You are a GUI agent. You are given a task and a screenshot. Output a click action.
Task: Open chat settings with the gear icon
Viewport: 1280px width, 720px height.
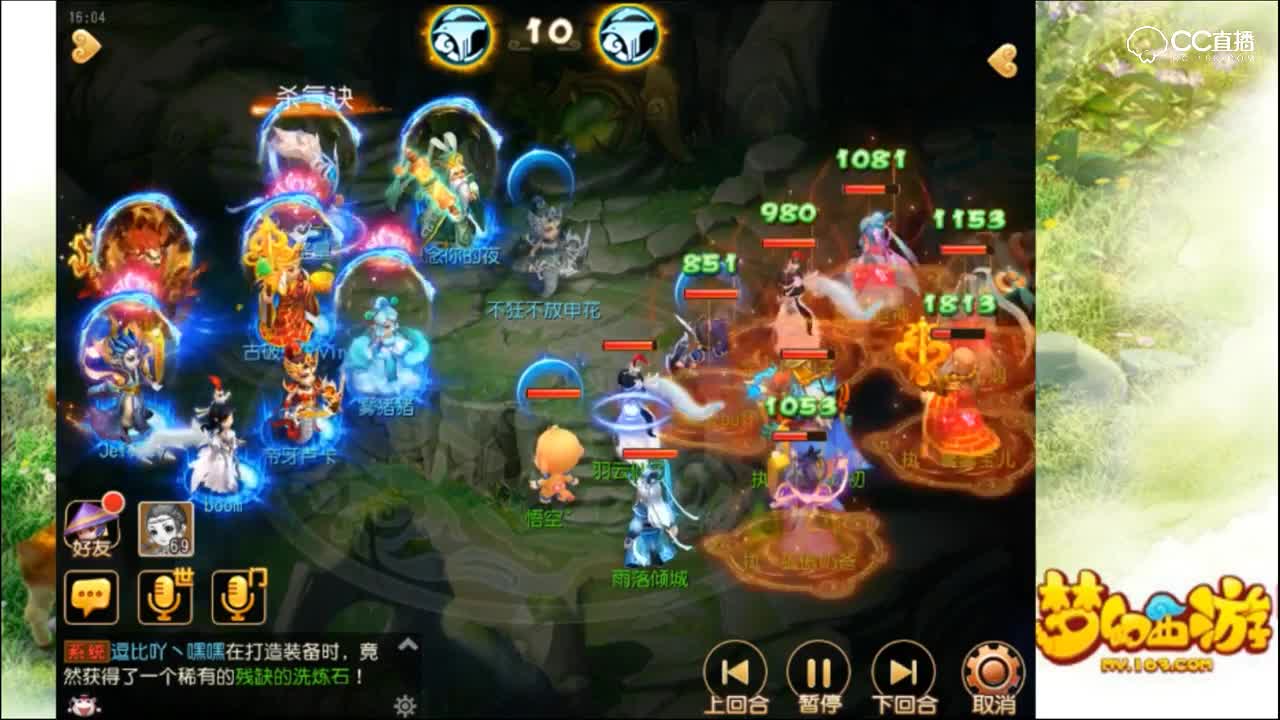pyautogui.click(x=408, y=703)
